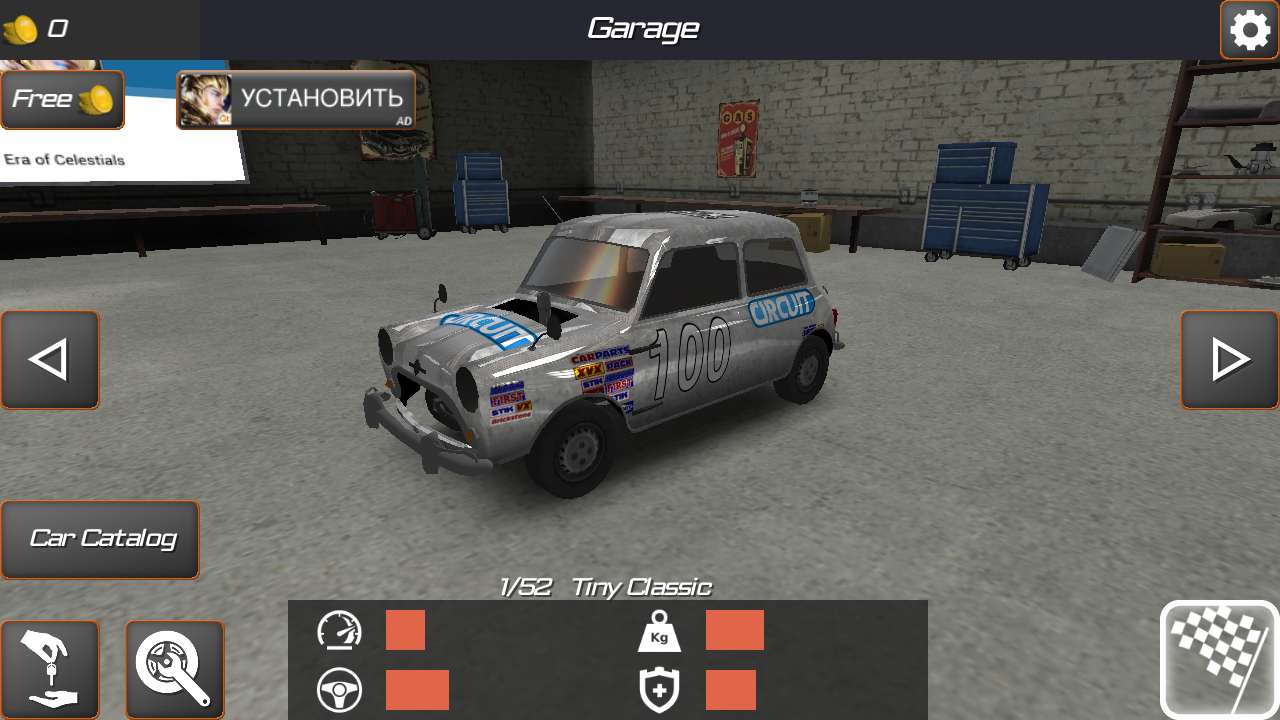Open the Car Catalog
1280x720 pixels.
pos(100,540)
